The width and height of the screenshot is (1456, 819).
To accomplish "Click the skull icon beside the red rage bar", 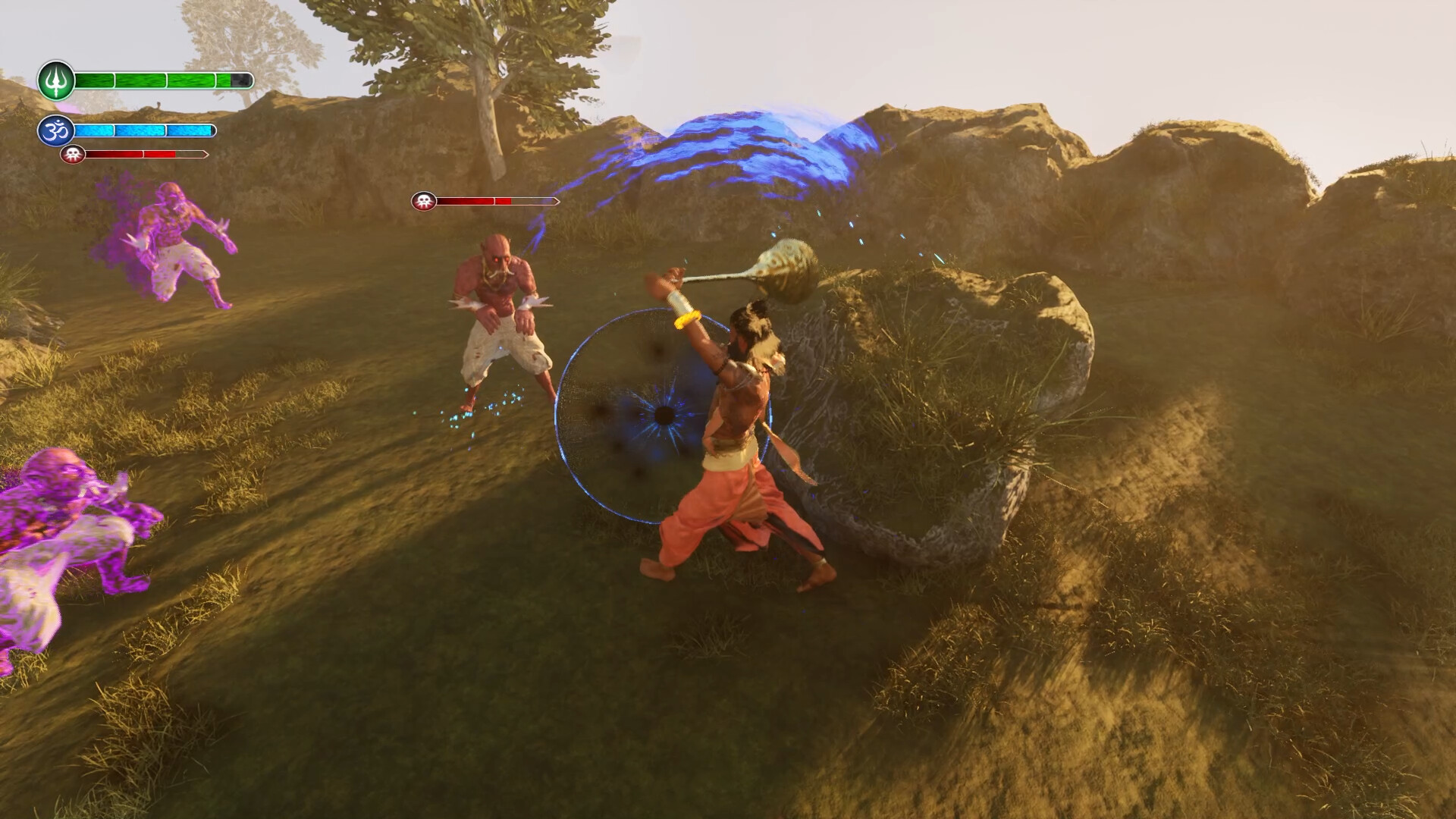I will (72, 155).
